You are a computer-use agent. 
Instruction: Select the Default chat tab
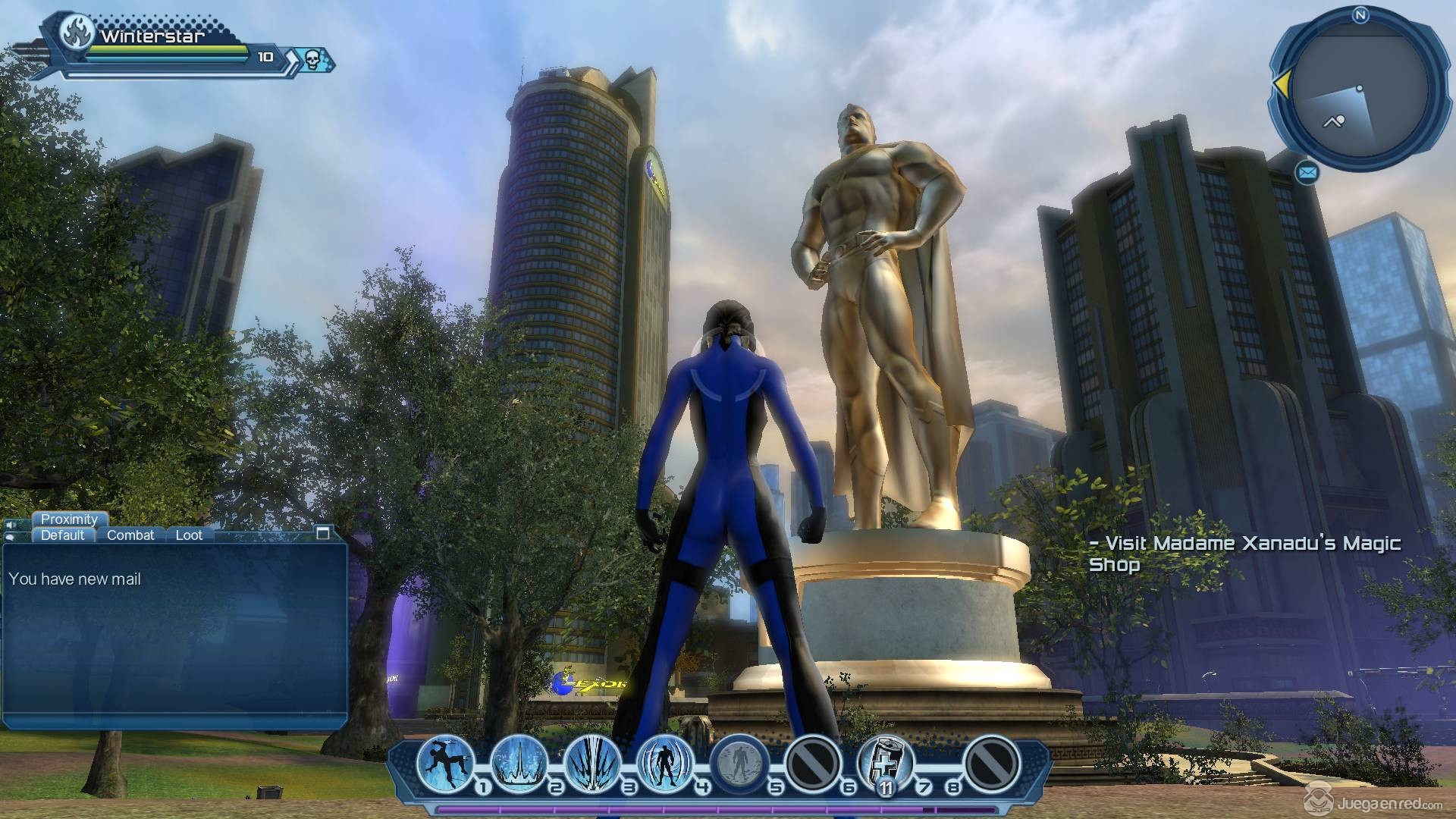pos(63,535)
